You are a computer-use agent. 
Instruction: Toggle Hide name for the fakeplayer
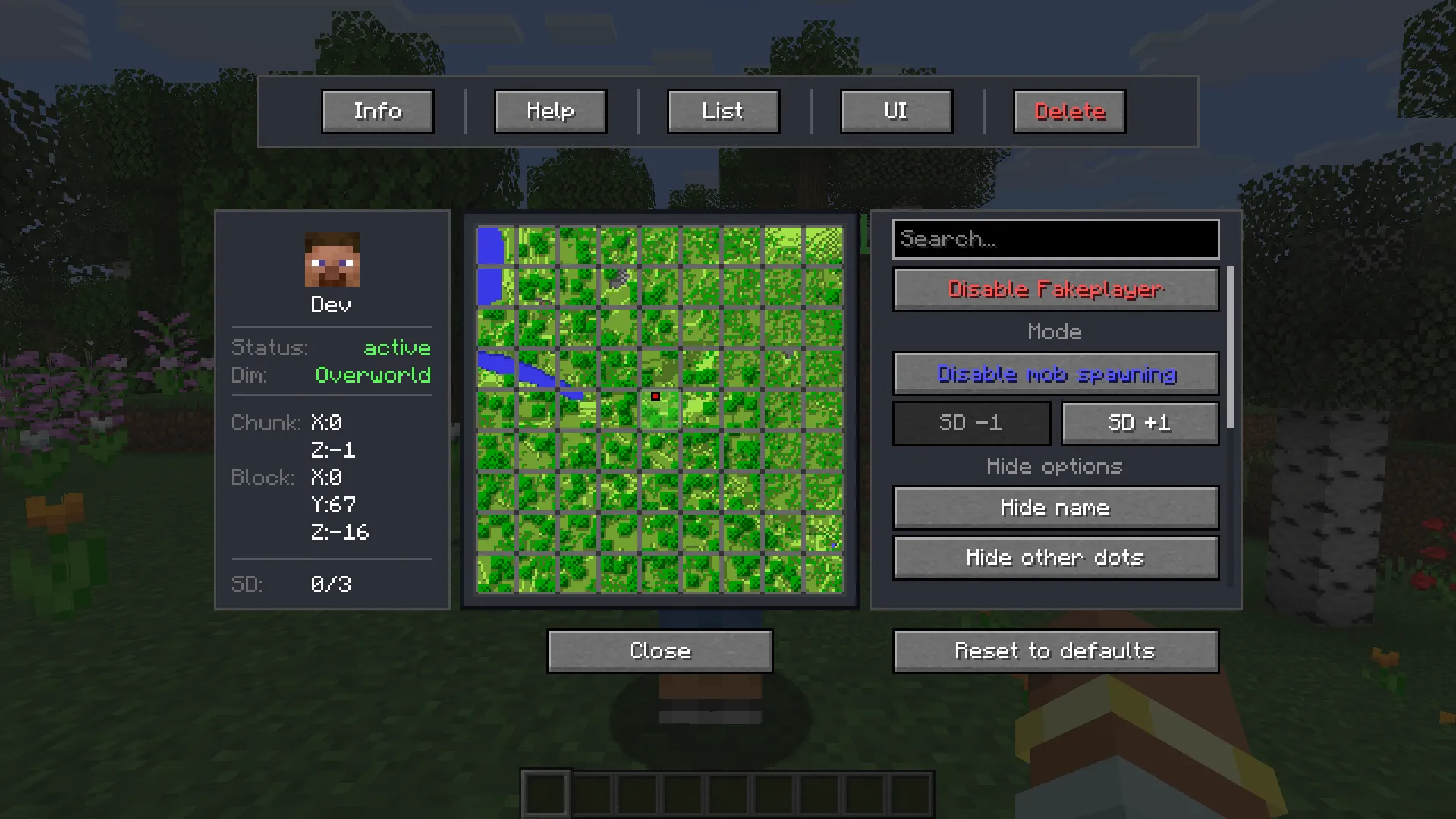tap(1055, 507)
